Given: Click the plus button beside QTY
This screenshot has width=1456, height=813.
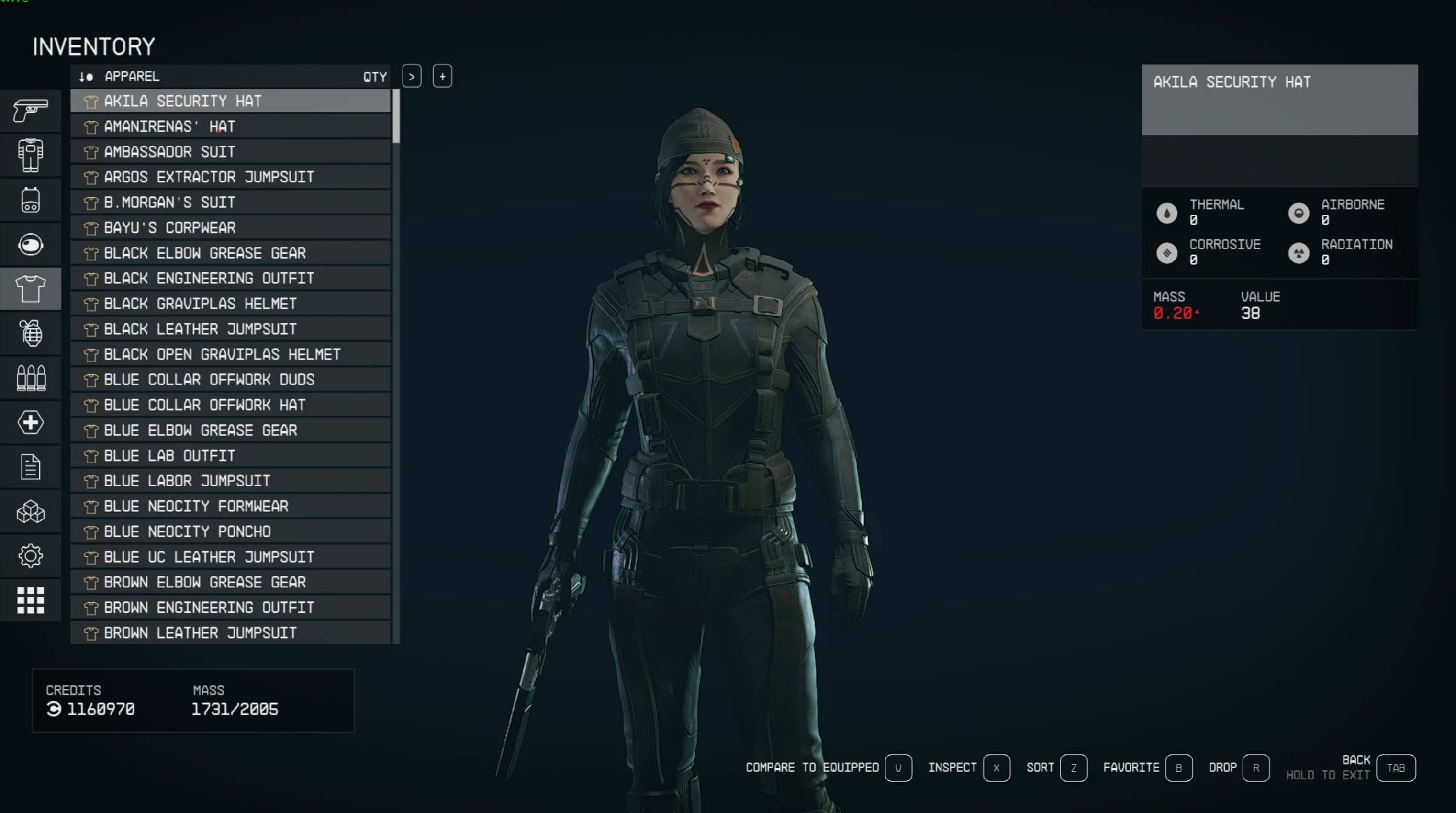Looking at the screenshot, I should (442, 76).
